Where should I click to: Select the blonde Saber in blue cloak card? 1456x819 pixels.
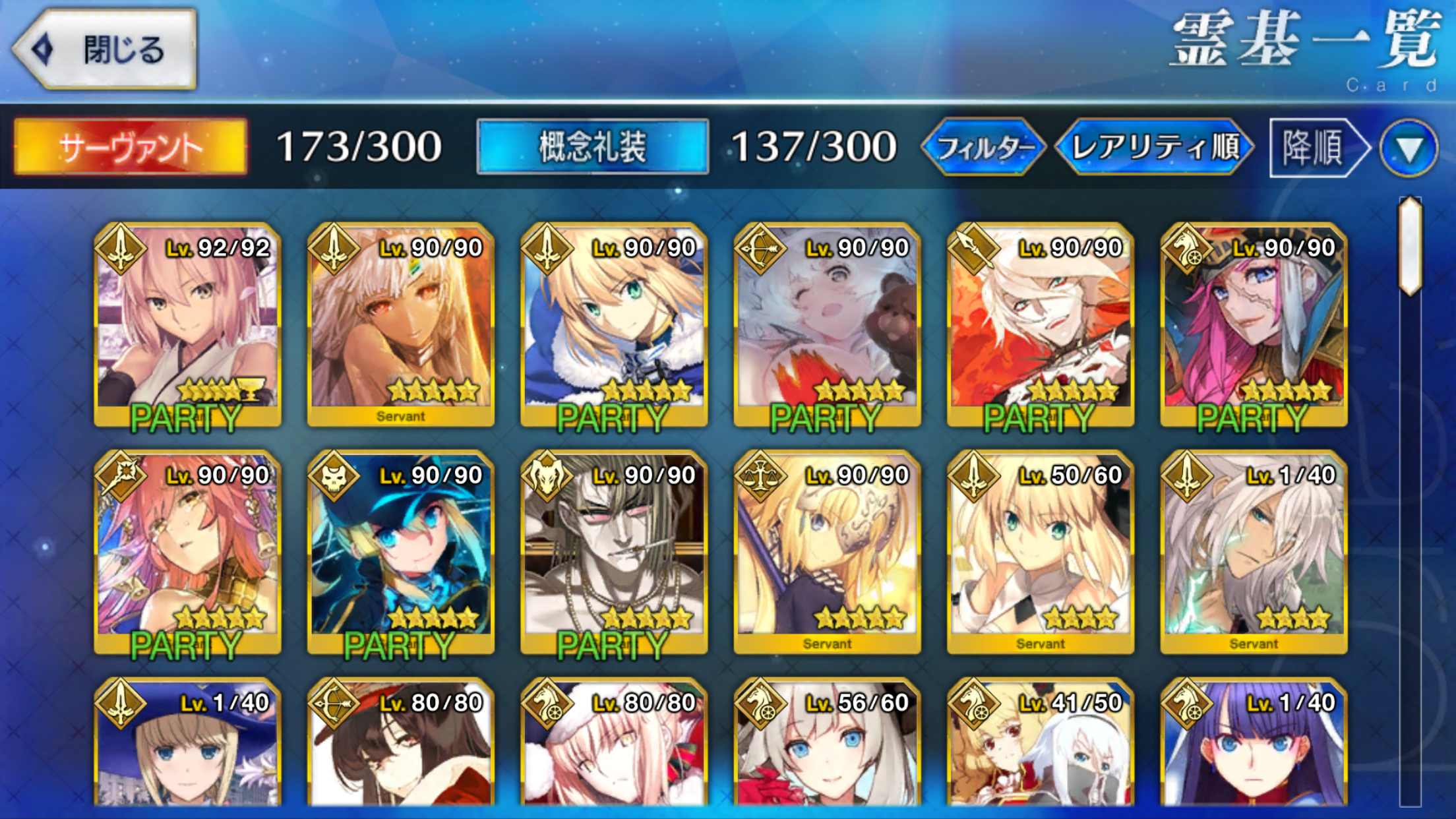coord(614,324)
